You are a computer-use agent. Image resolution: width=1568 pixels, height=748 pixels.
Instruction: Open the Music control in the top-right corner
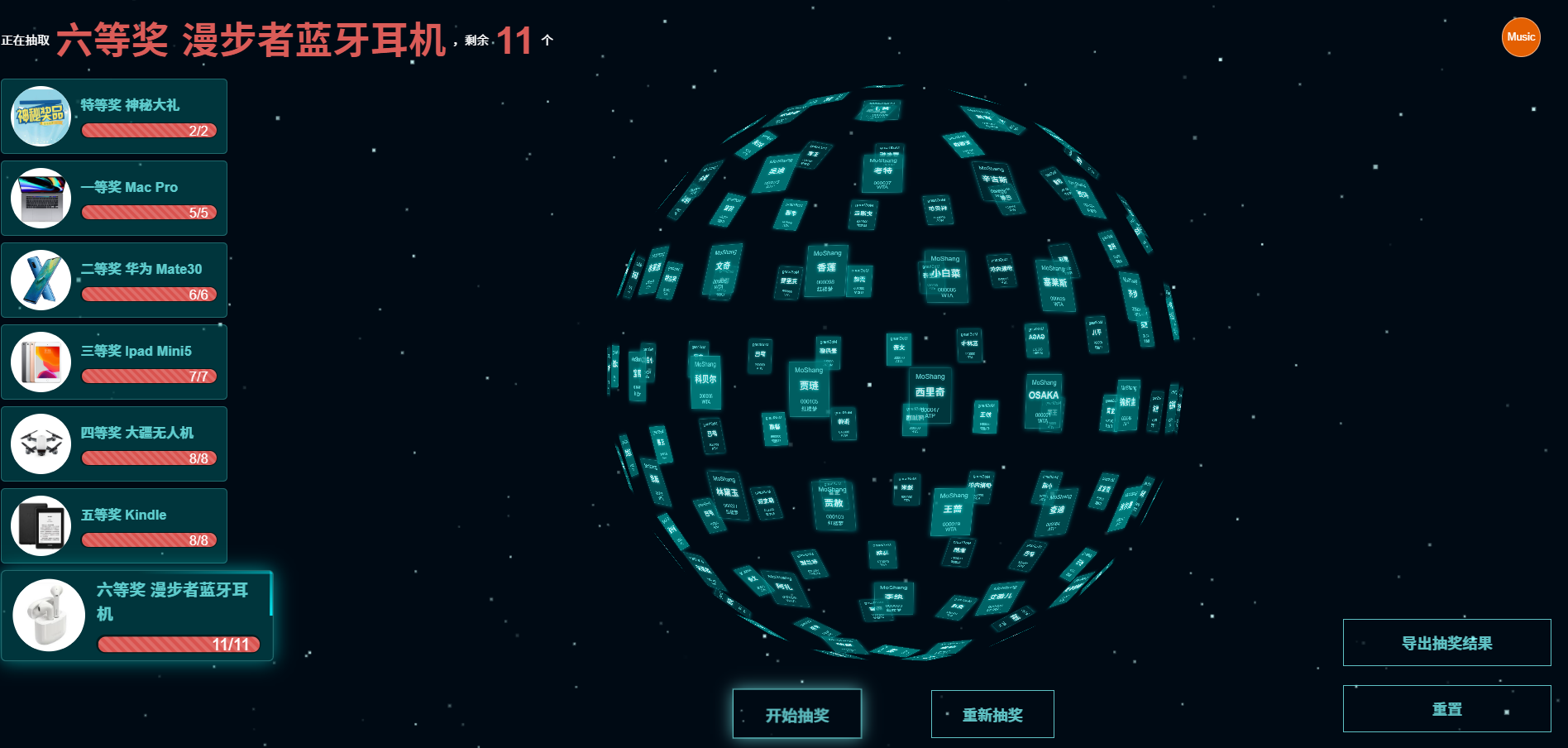[1521, 36]
